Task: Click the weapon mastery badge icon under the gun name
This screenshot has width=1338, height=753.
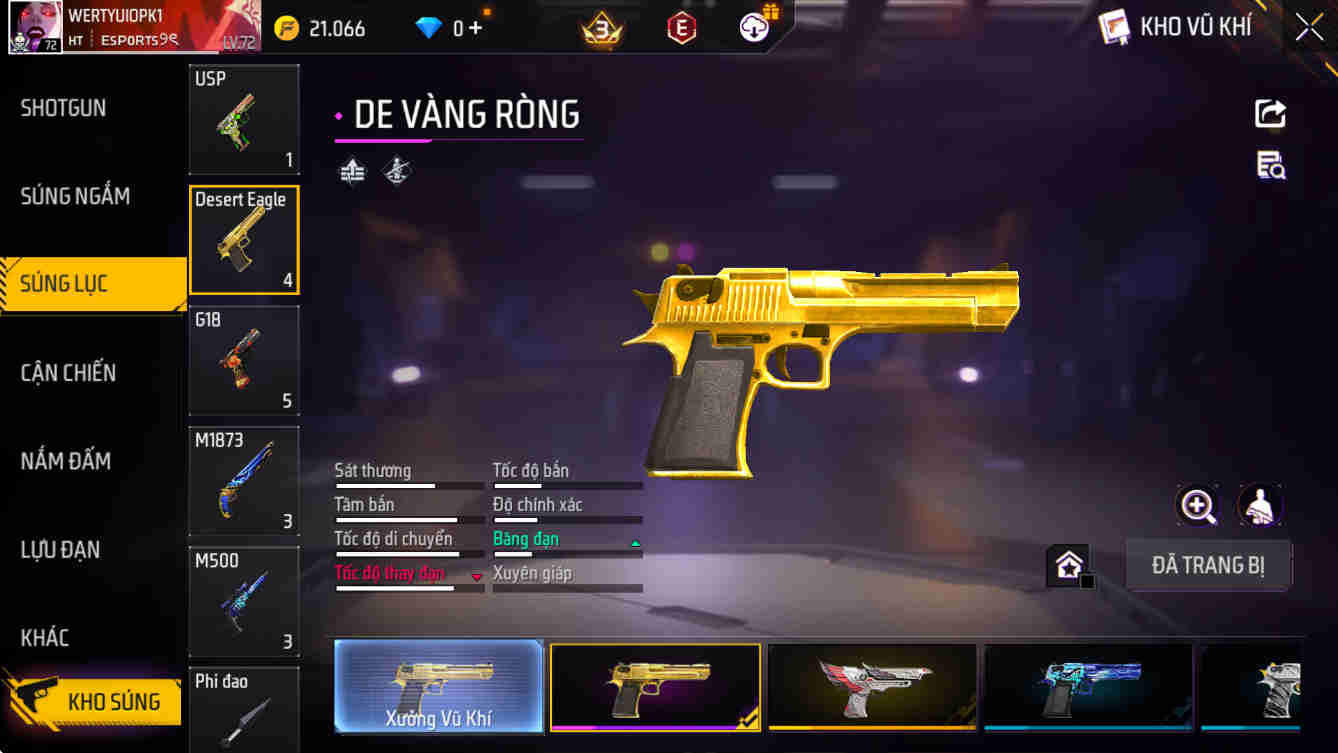Action: [x=395, y=171]
